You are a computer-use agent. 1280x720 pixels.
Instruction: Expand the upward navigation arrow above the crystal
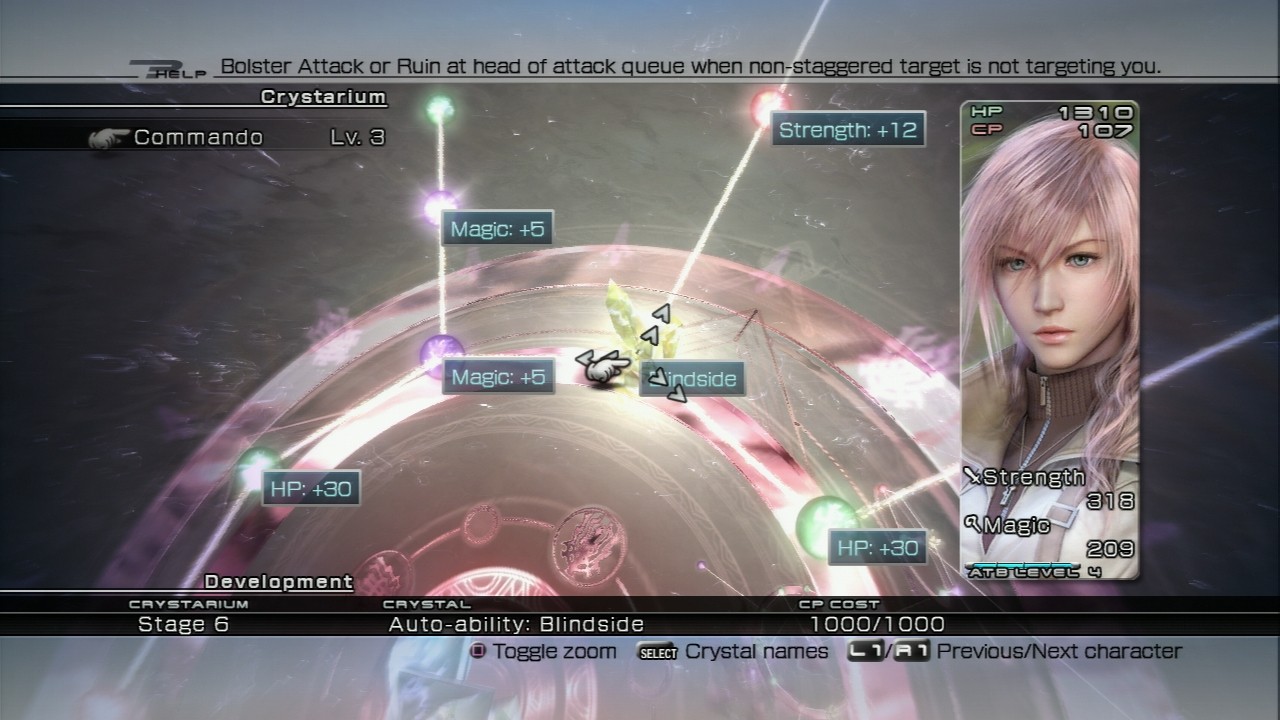tap(660, 311)
